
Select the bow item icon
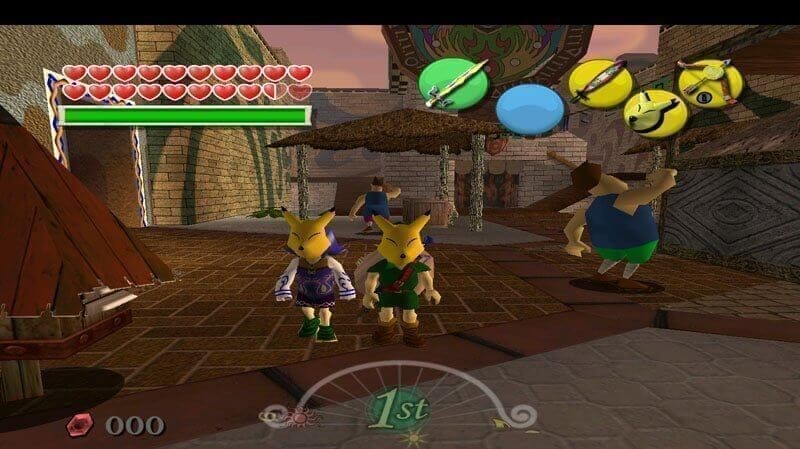pyautogui.click(x=711, y=81)
